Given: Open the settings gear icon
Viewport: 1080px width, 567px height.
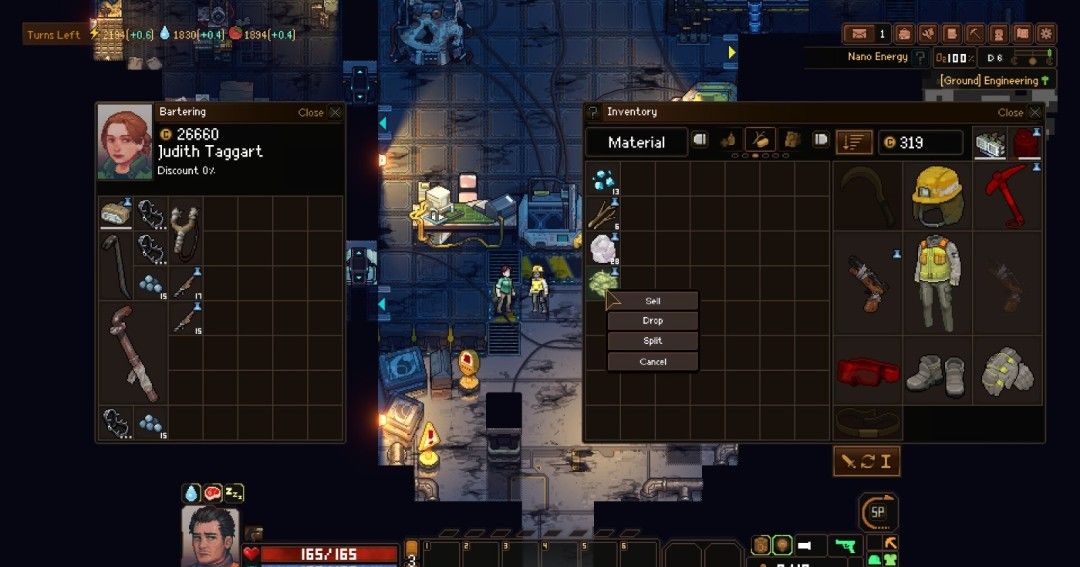Looking at the screenshot, I should [x=1046, y=35].
